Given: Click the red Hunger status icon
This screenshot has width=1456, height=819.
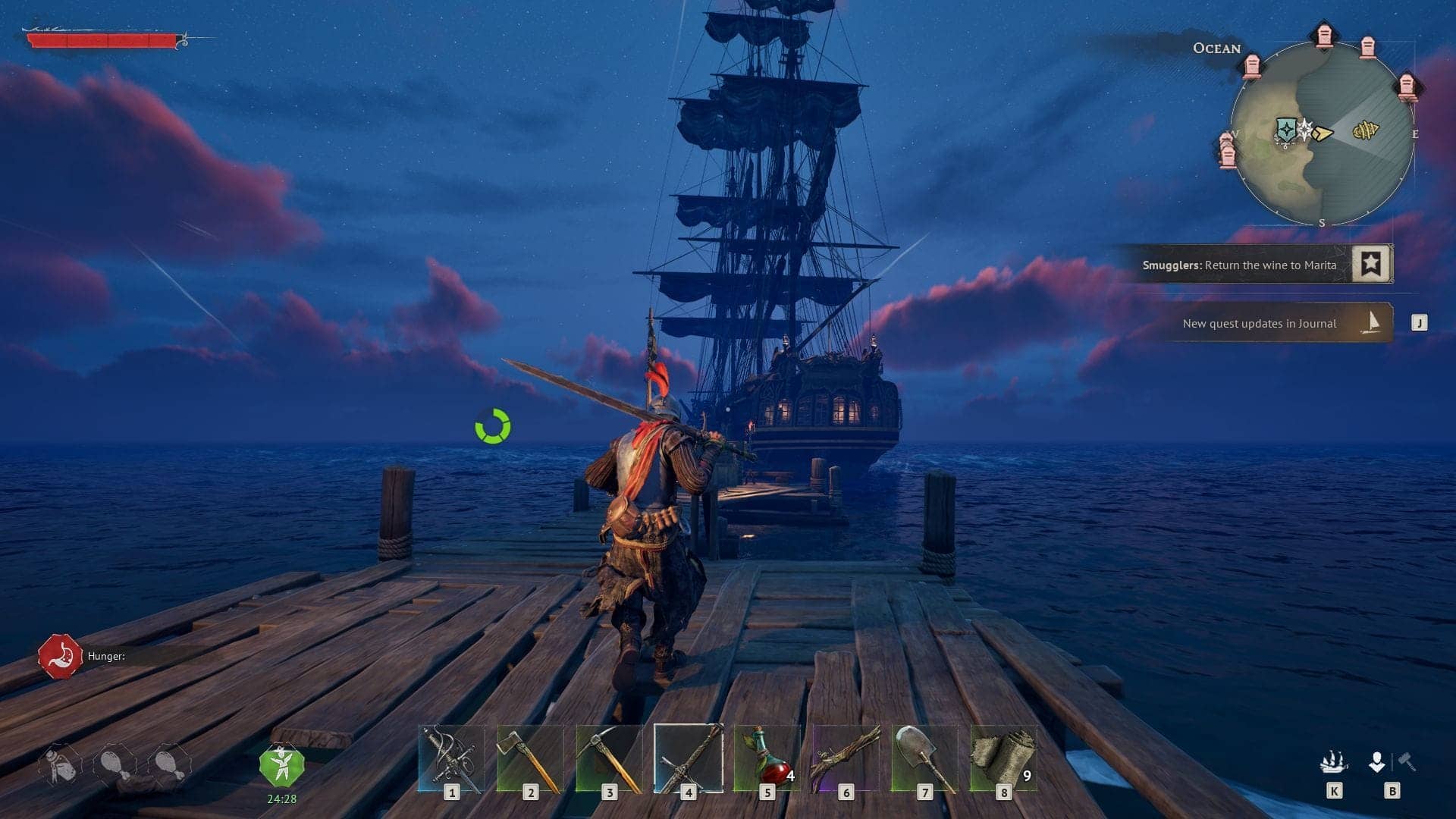Looking at the screenshot, I should click(x=61, y=657).
